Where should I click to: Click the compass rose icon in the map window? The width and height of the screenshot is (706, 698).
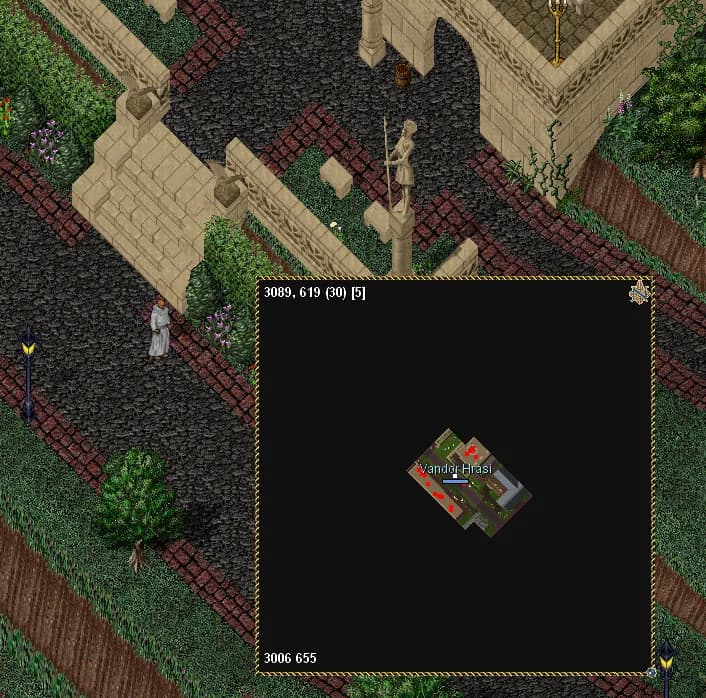coord(639,292)
